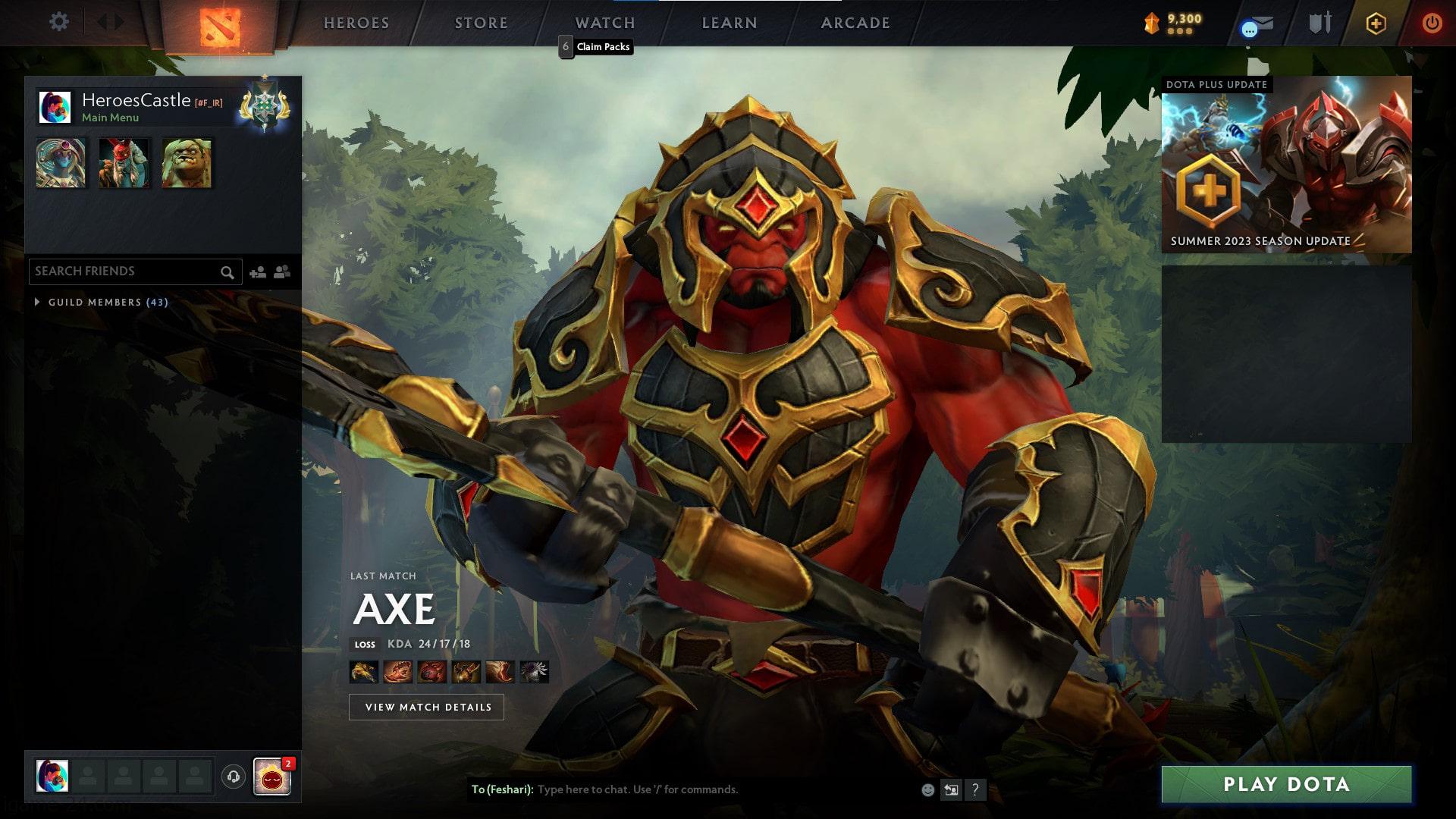Open the settings gear menu
Screen dimensions: 1456x819
[x=58, y=22]
